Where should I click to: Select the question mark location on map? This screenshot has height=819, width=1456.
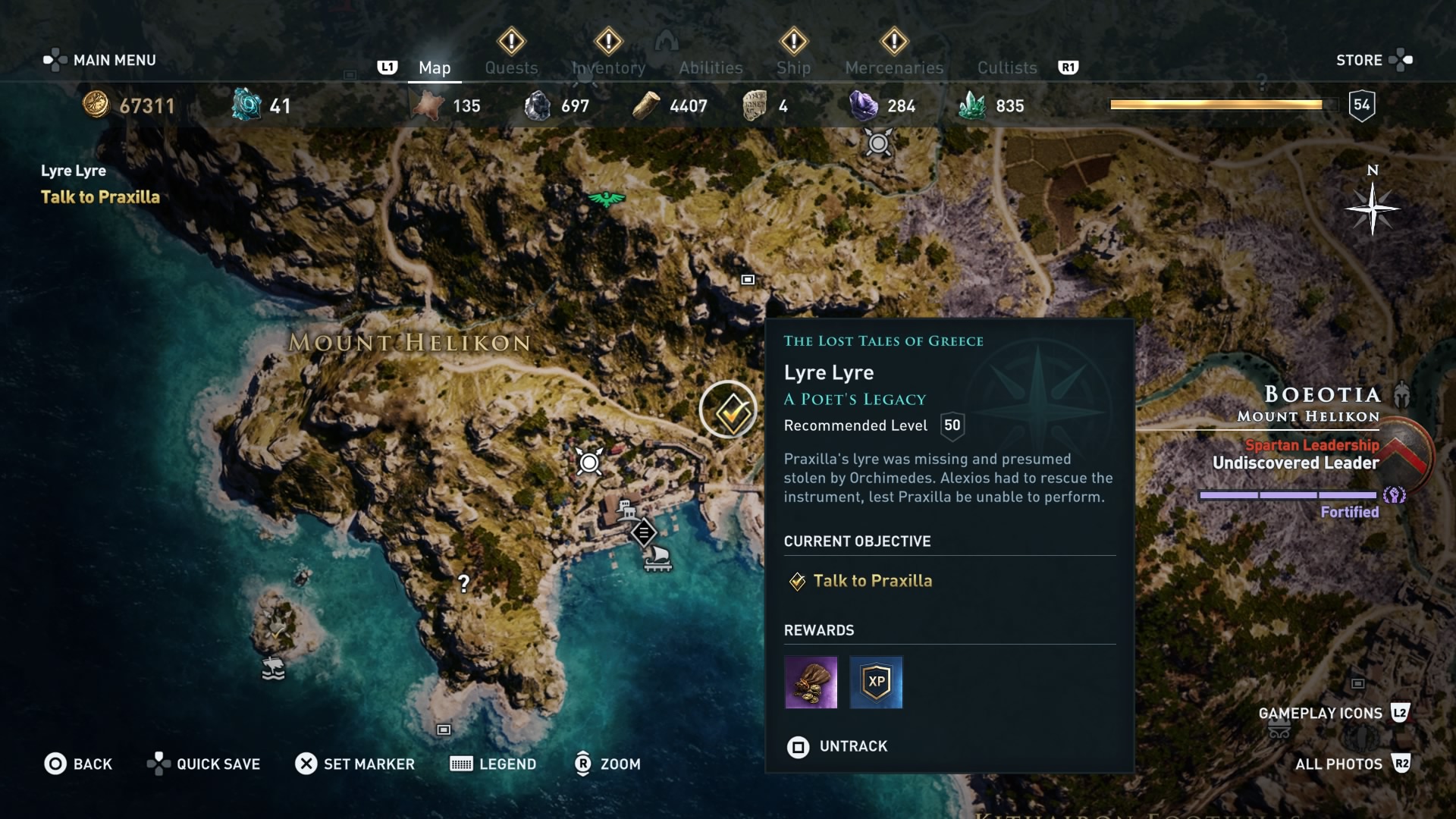pyautogui.click(x=463, y=583)
